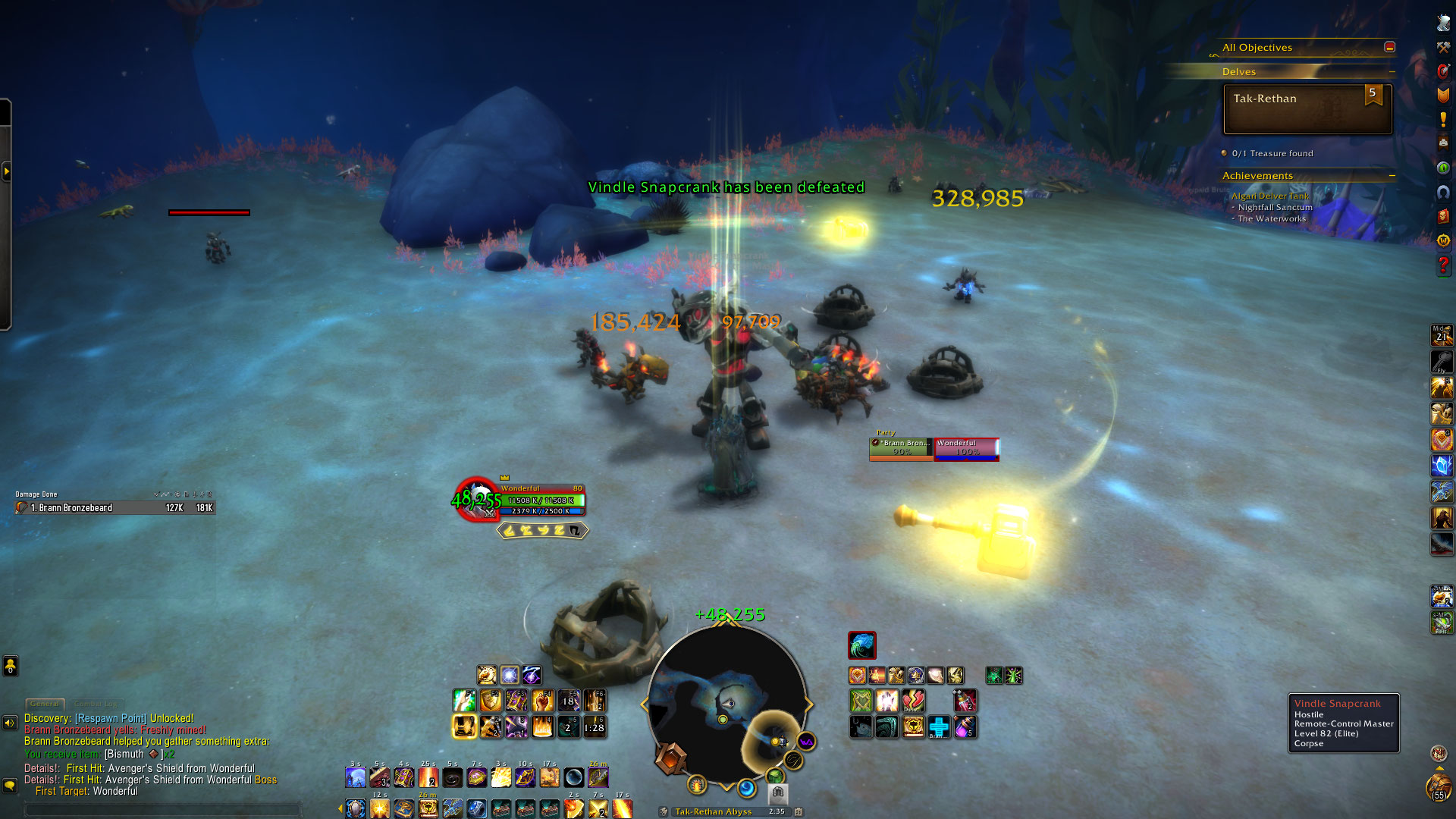The width and height of the screenshot is (1456, 819).
Task: Collapse the Achievements tracker section
Action: click(x=1392, y=176)
